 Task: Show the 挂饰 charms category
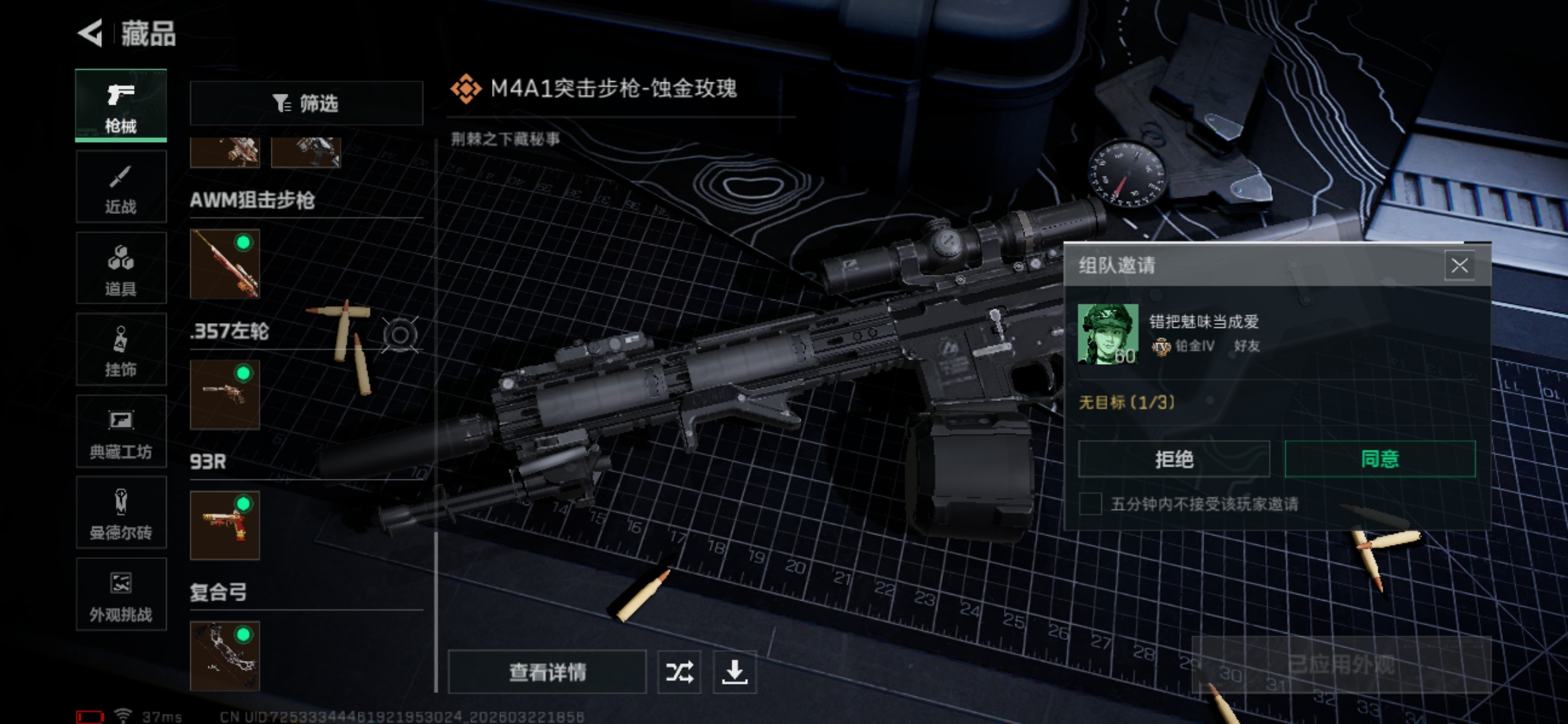tap(121, 350)
